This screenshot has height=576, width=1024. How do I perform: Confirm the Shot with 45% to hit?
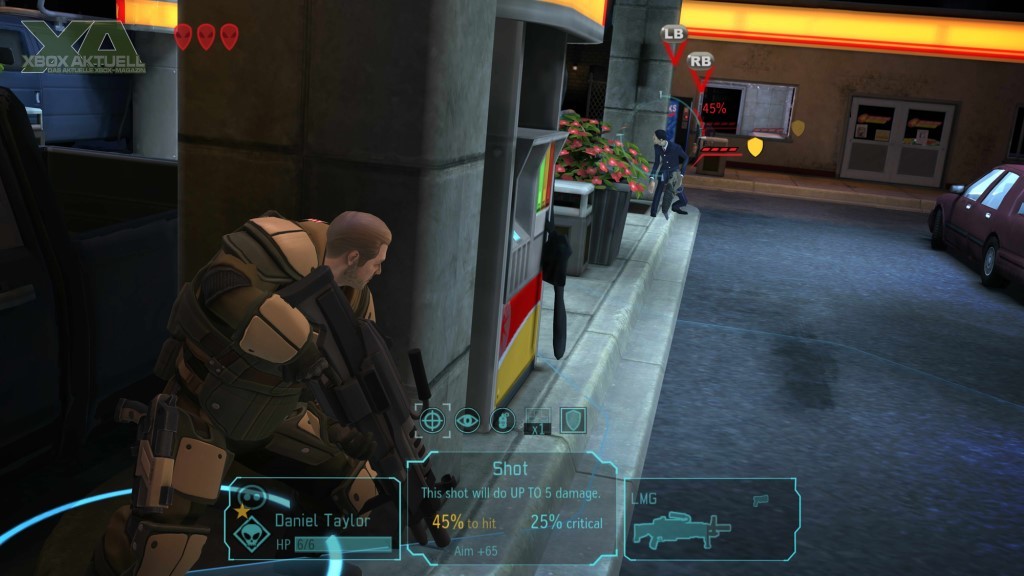[x=512, y=507]
